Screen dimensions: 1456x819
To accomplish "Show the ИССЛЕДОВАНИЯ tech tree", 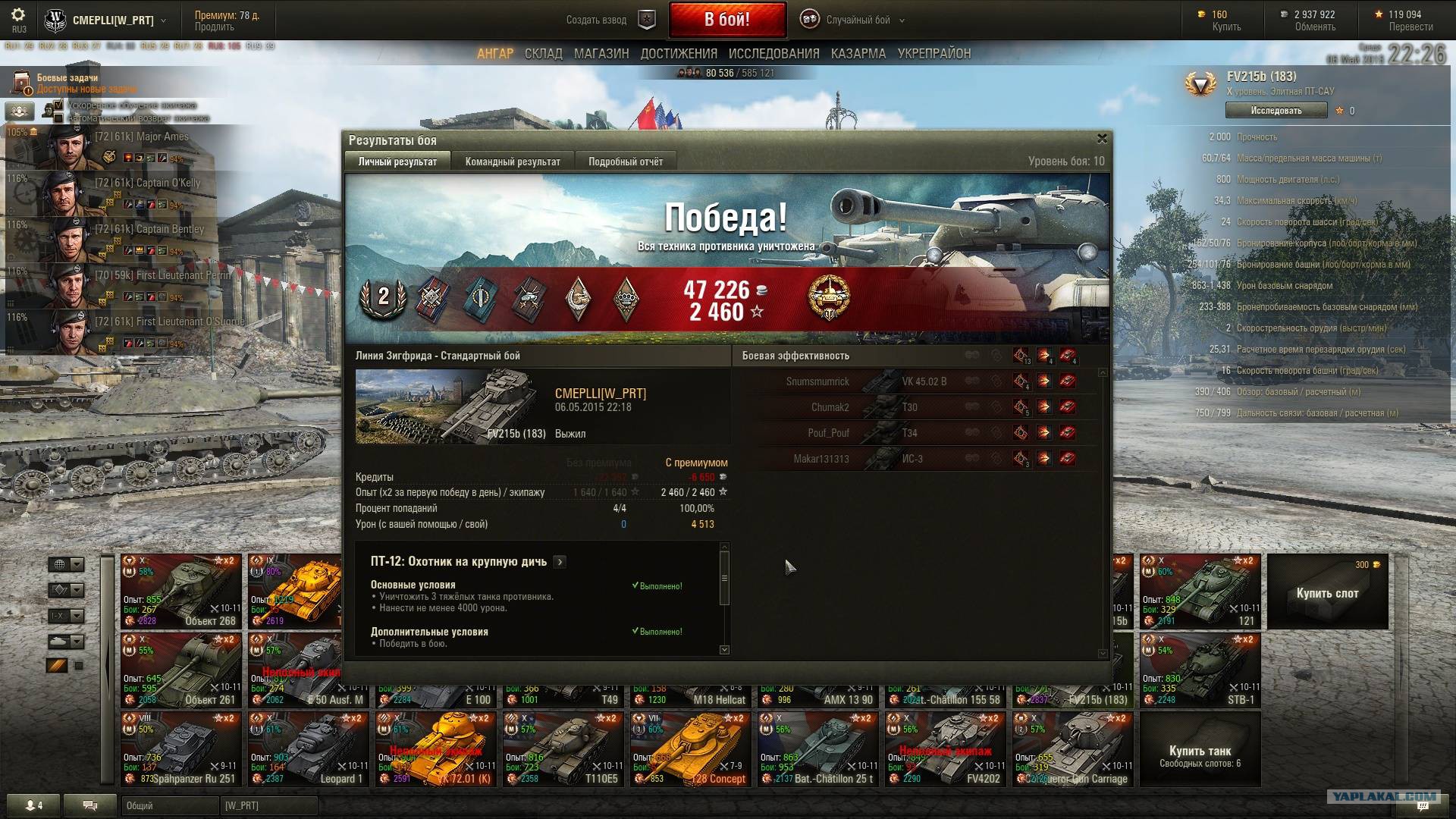I will [x=773, y=54].
